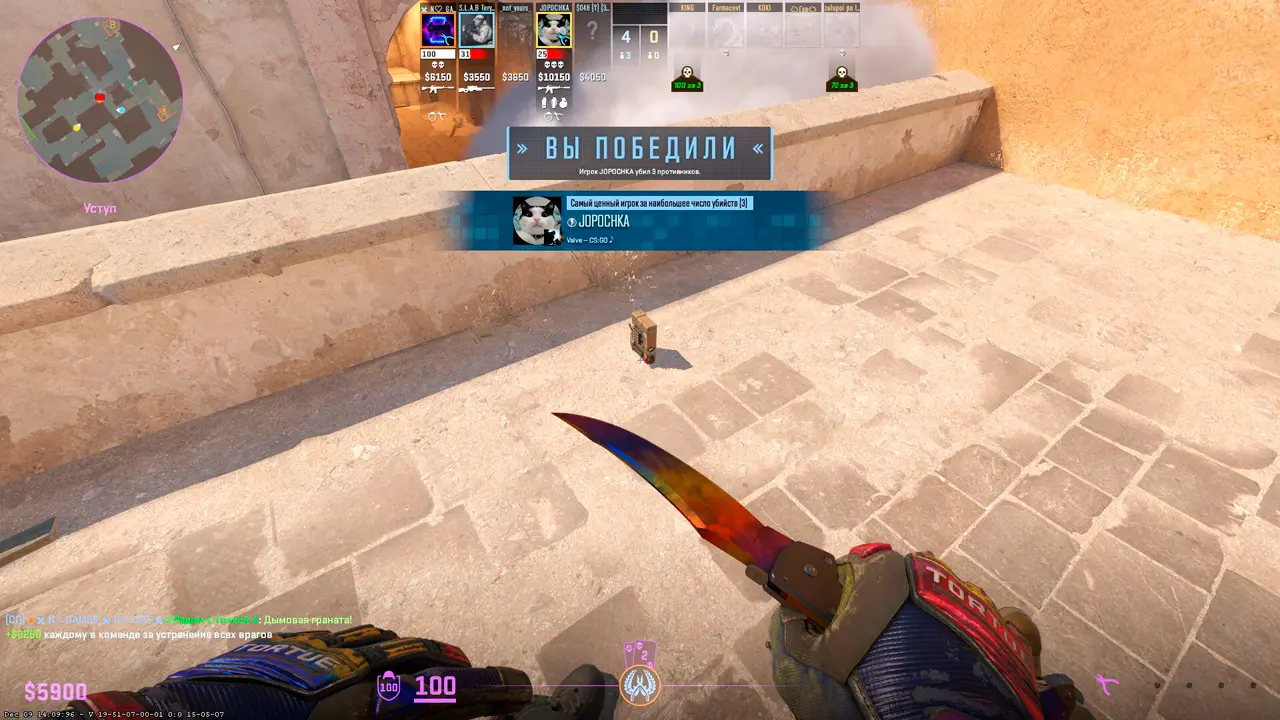This screenshot has width=1280, height=720.
Task: Choose the neon purple avatar with 100 health
Action: (438, 30)
